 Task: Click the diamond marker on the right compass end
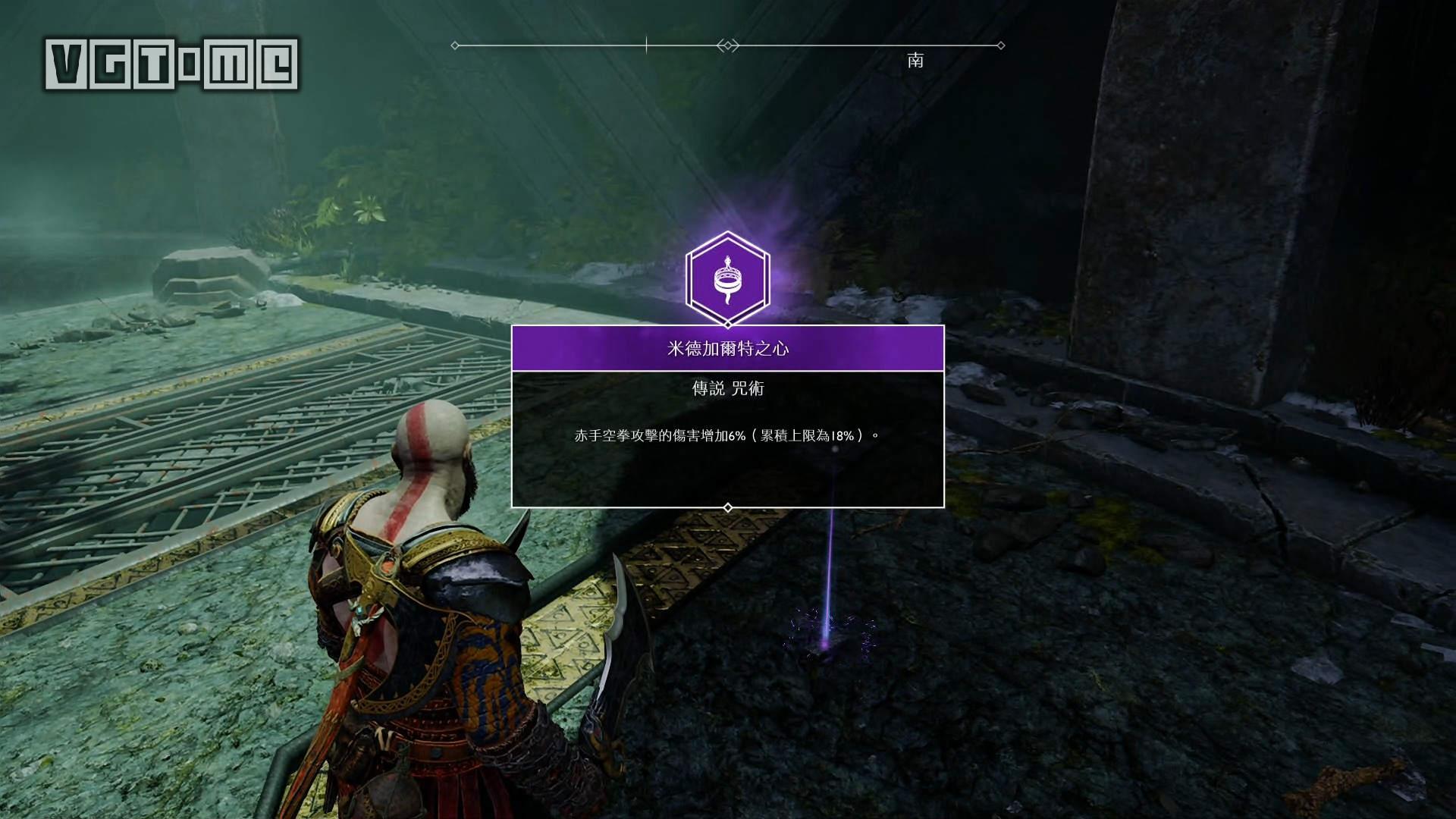(1001, 45)
